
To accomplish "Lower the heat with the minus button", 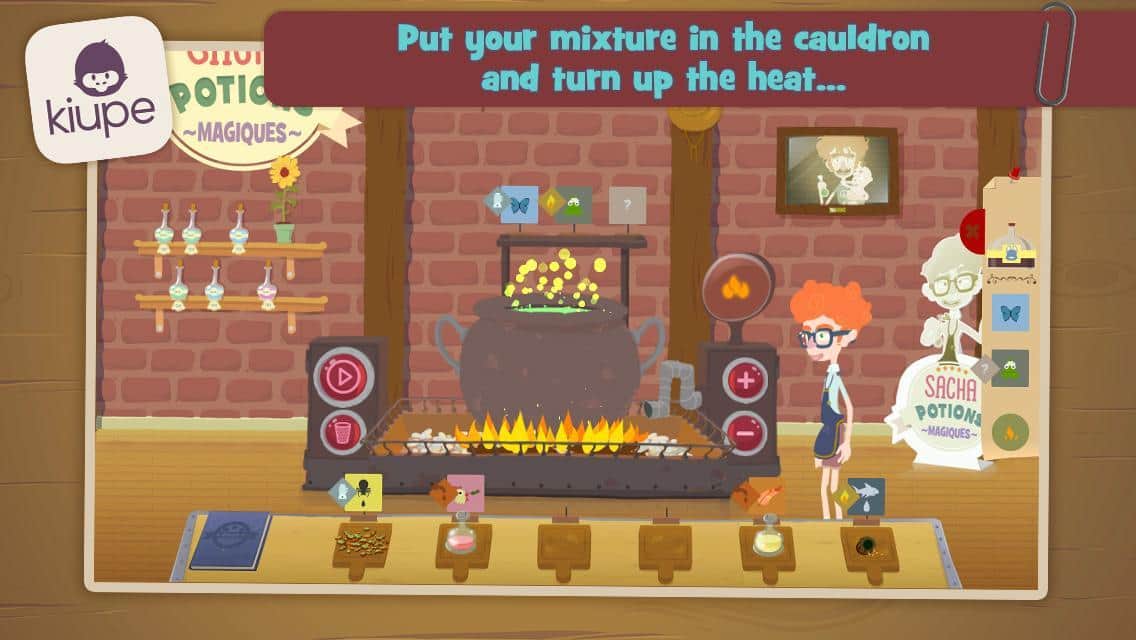I will [x=745, y=432].
